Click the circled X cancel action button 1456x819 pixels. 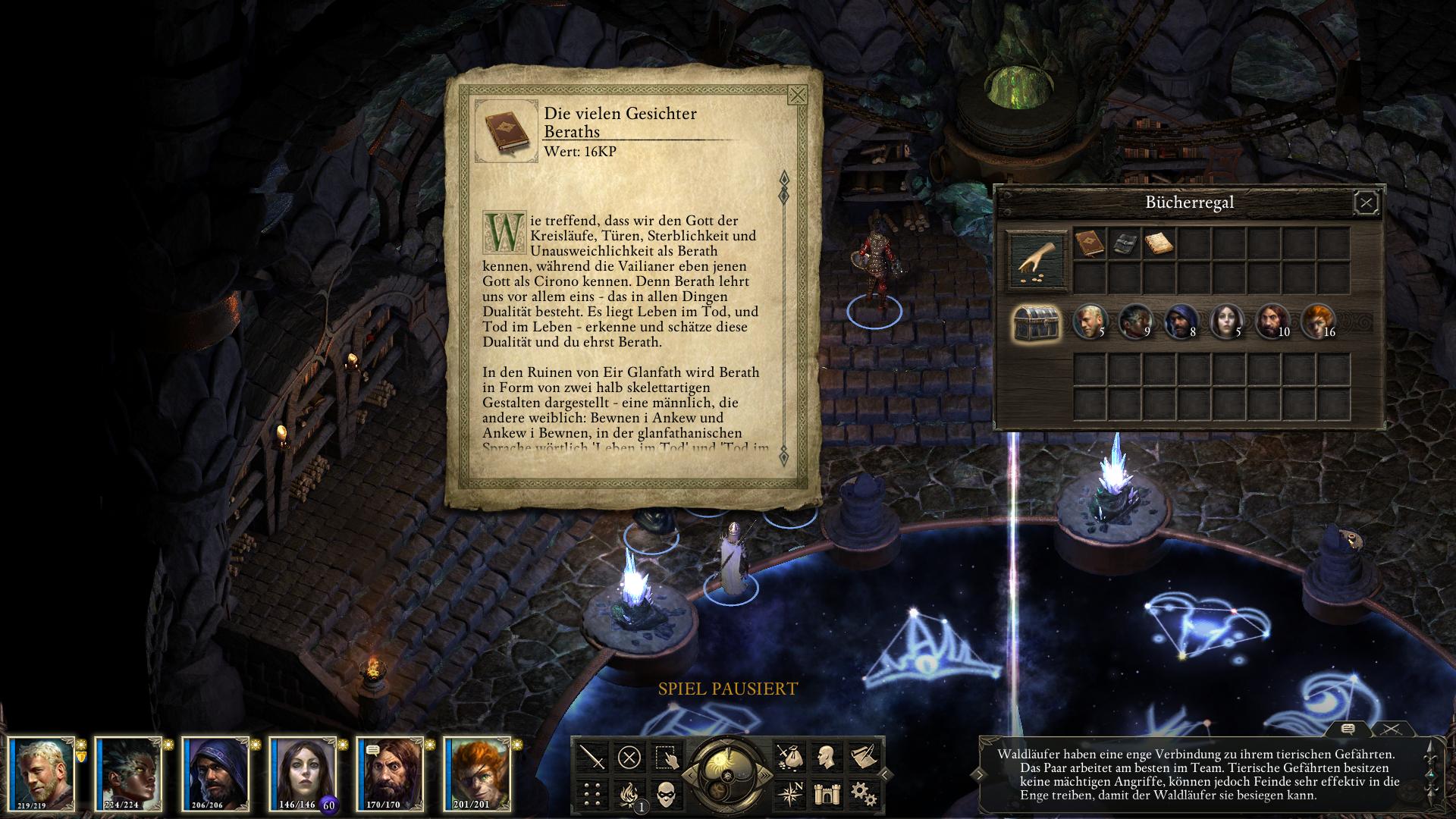click(x=629, y=757)
